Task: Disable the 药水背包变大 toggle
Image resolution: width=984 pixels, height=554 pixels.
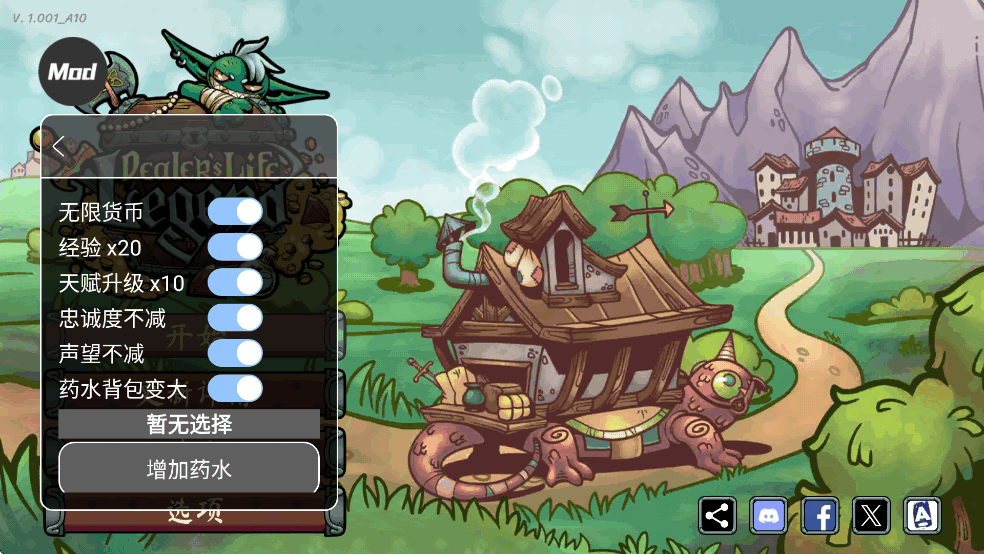Action: (235, 388)
